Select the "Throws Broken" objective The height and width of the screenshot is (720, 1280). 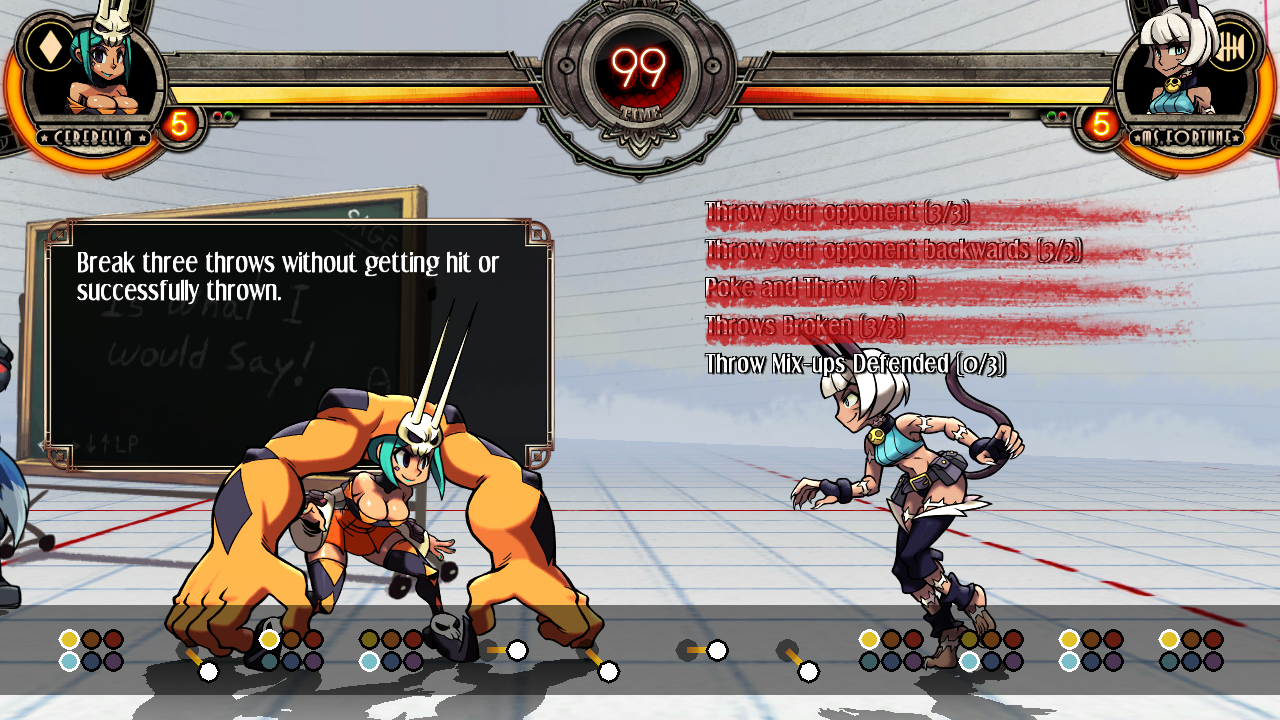click(x=805, y=326)
